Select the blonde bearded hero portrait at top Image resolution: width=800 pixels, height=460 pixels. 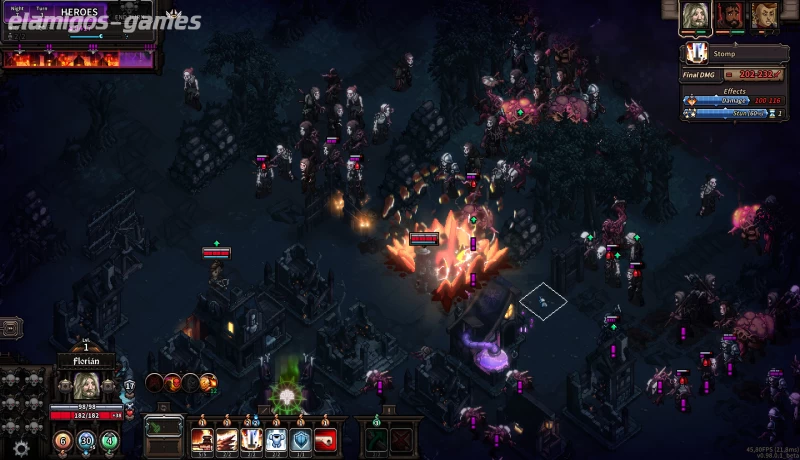696,17
